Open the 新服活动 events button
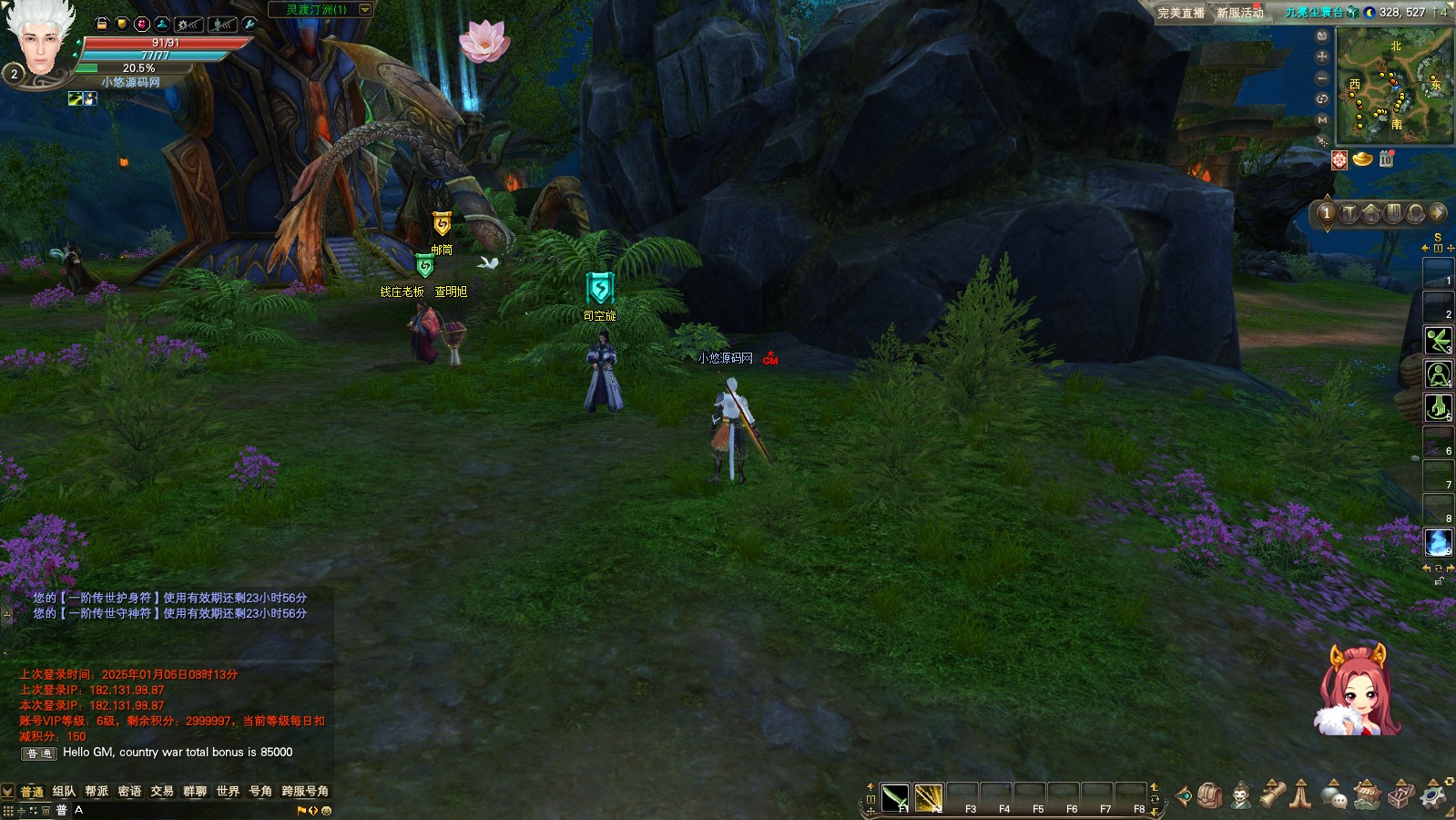The height and width of the screenshot is (820, 1456). 1240,13
